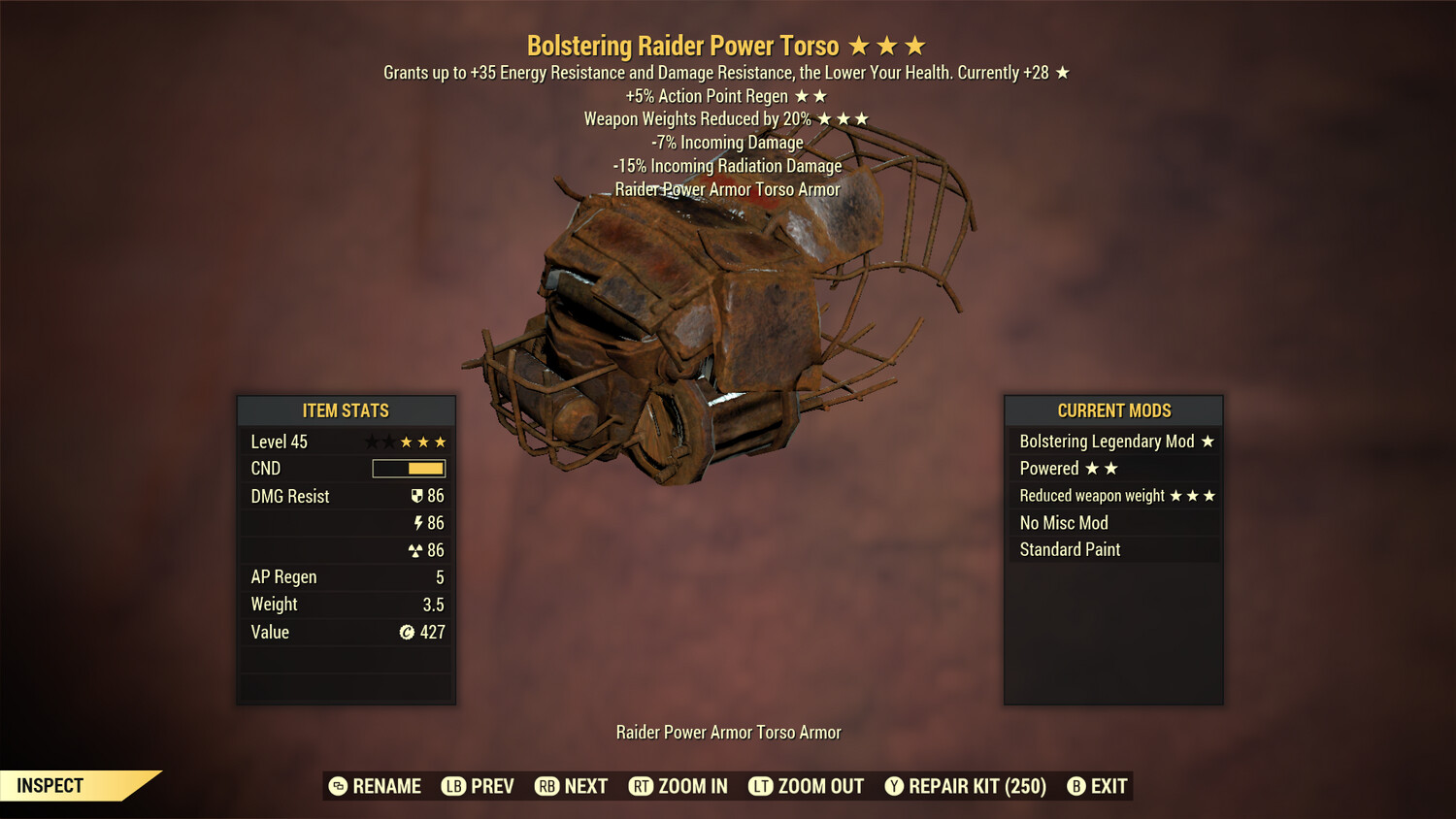Click the CND condition bar
This screenshot has height=819, width=1456.
407,469
